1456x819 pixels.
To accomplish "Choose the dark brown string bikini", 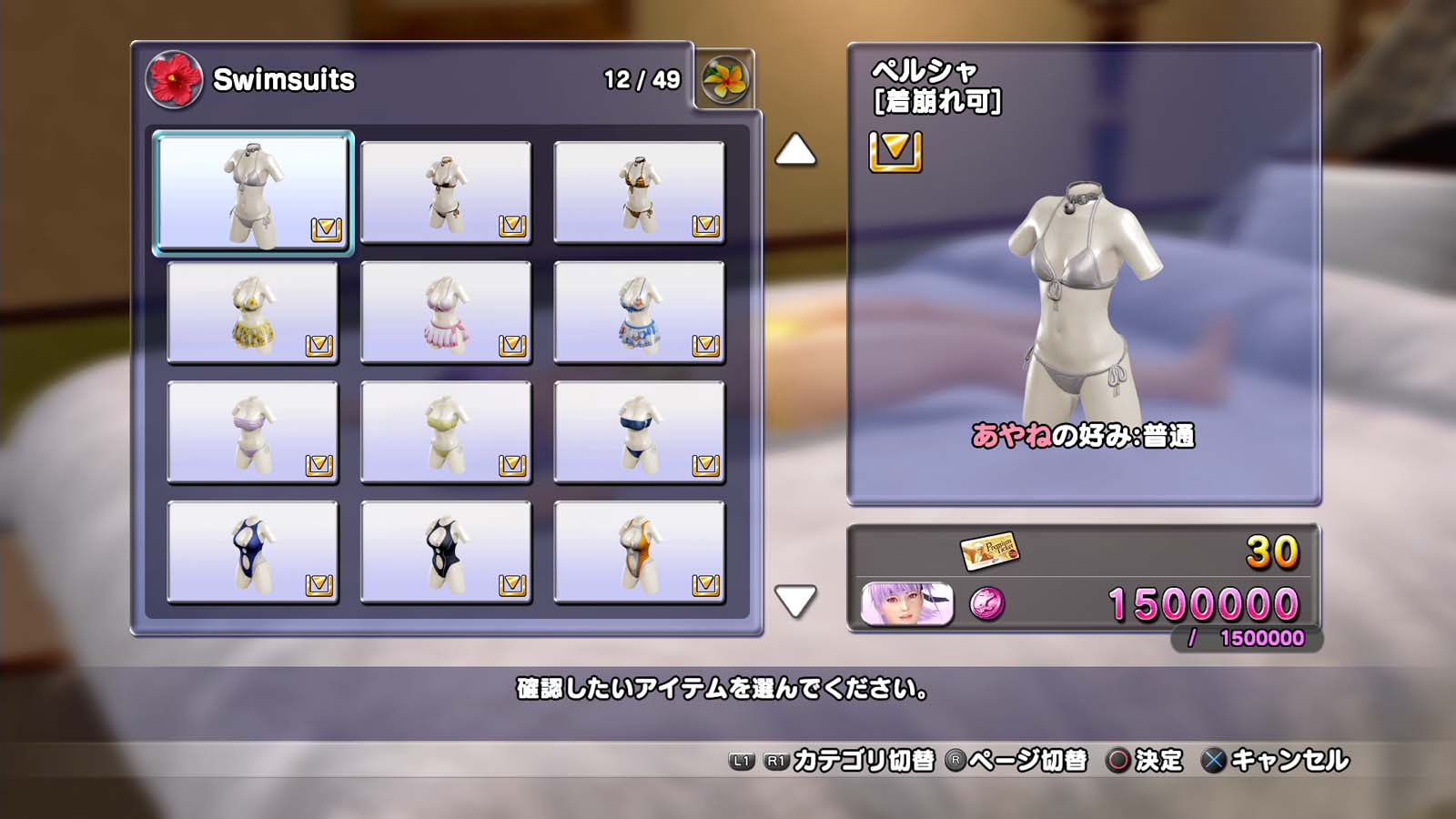I will (x=446, y=193).
